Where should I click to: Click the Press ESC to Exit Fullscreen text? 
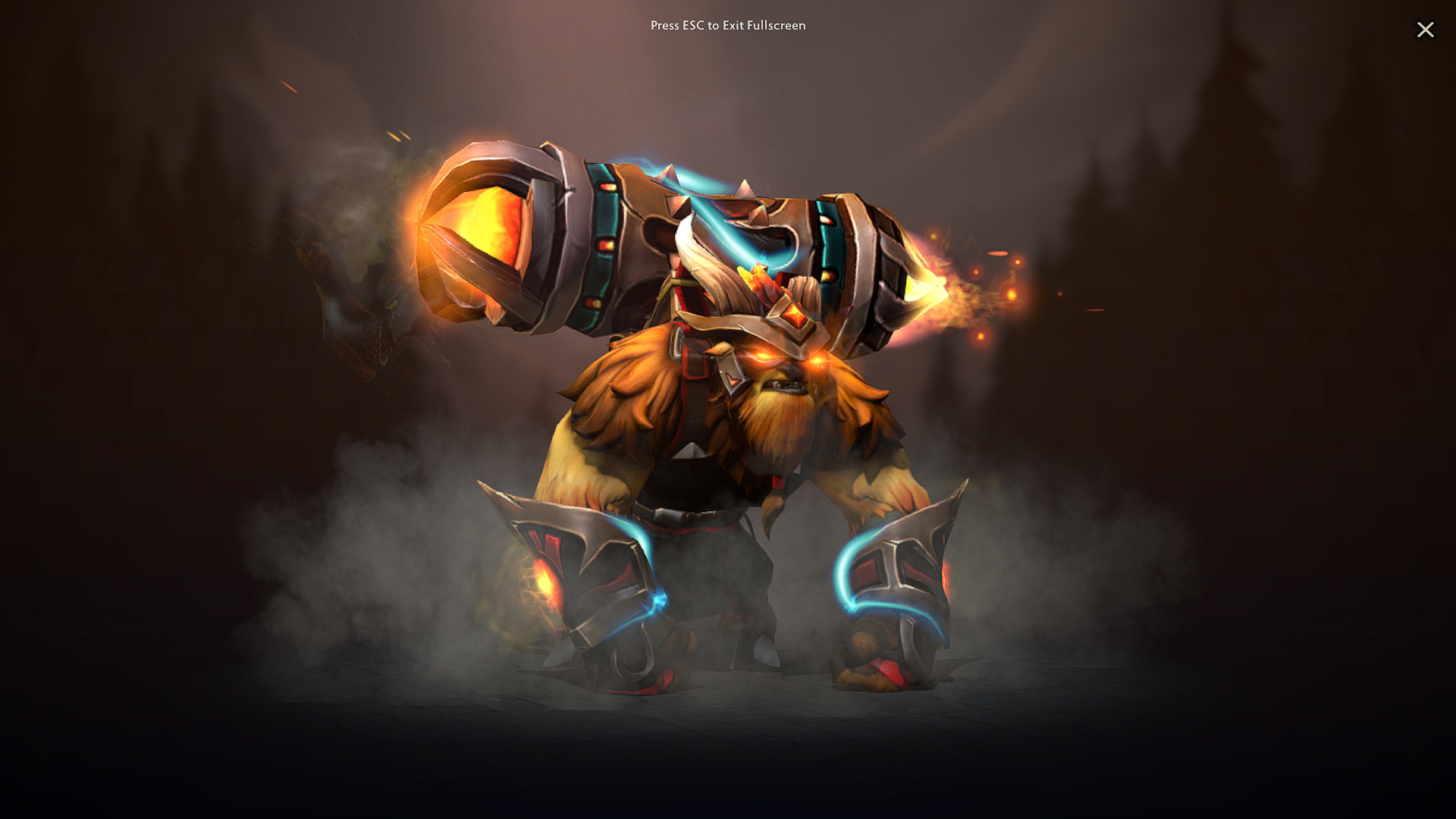pos(727,26)
